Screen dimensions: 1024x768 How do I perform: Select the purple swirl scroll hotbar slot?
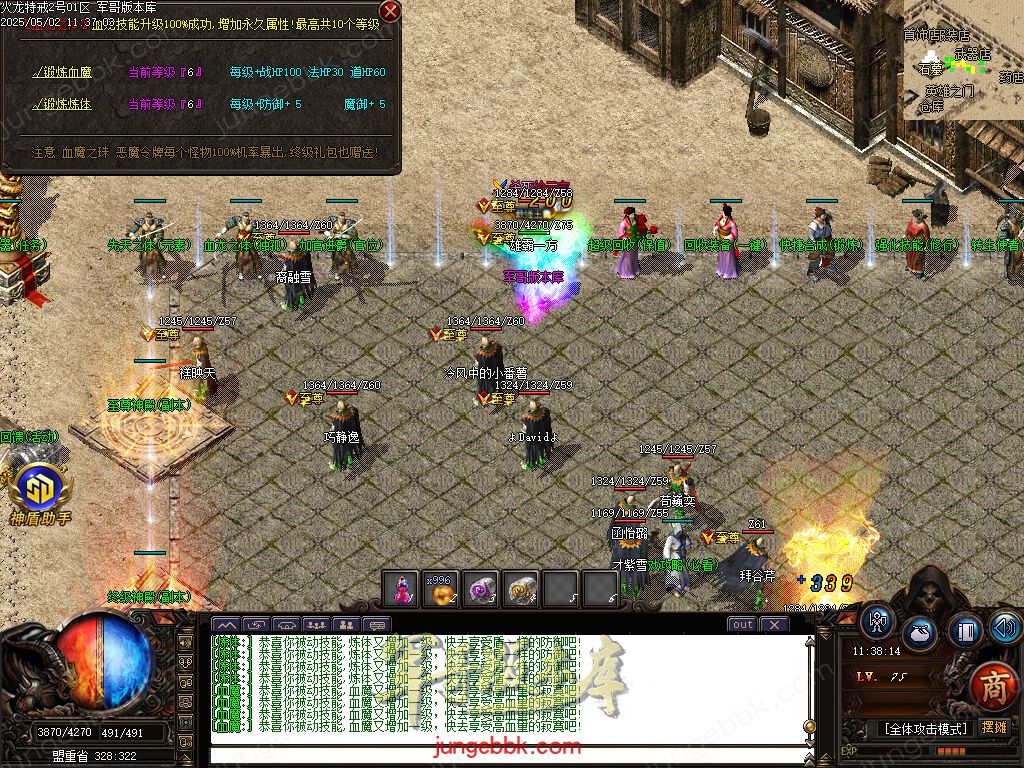[481, 590]
